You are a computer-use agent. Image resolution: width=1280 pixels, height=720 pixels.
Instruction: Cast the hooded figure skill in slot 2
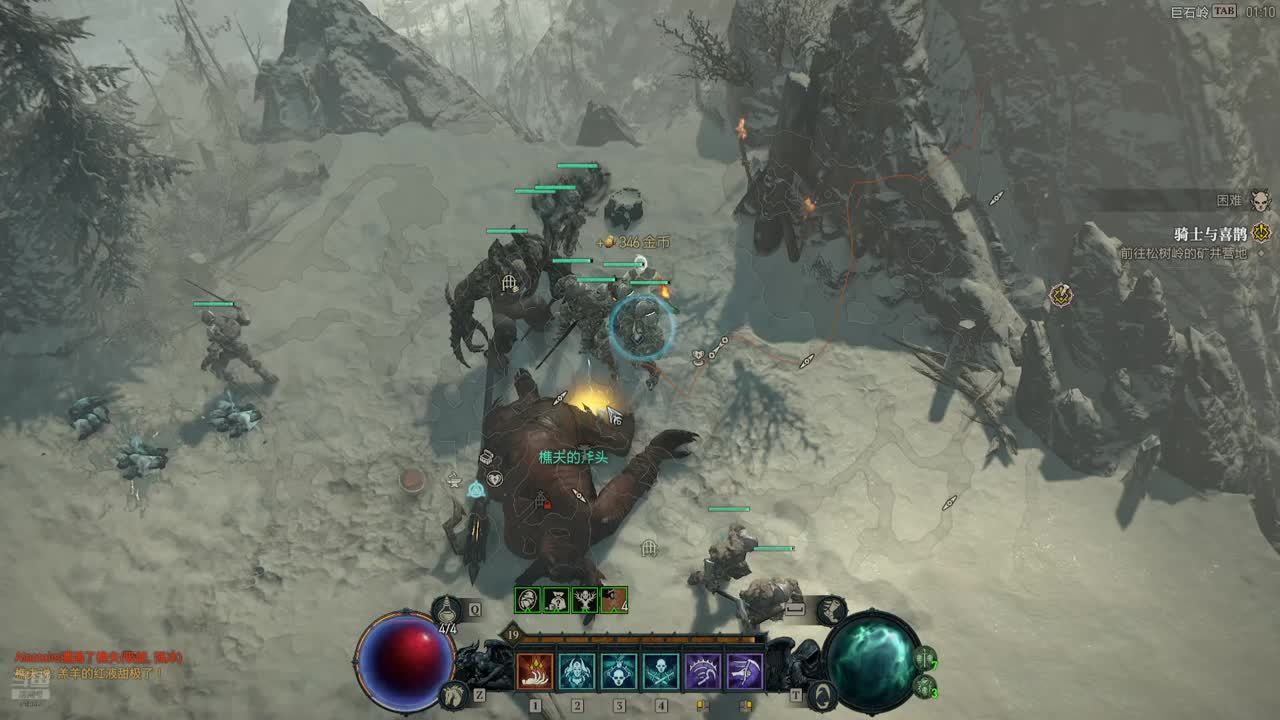point(577,671)
